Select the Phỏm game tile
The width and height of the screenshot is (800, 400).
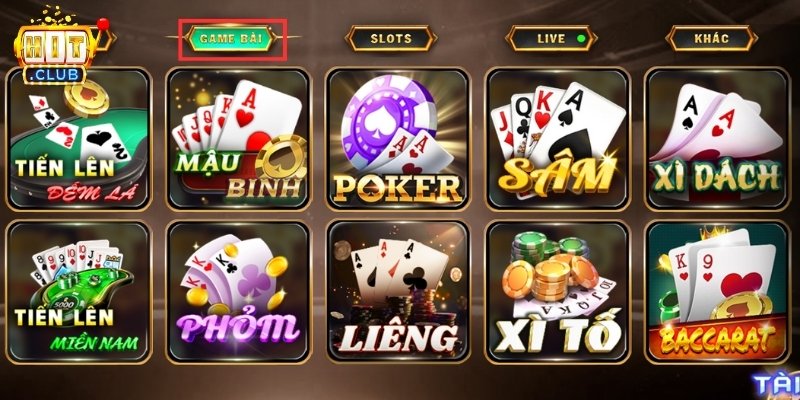point(238,292)
